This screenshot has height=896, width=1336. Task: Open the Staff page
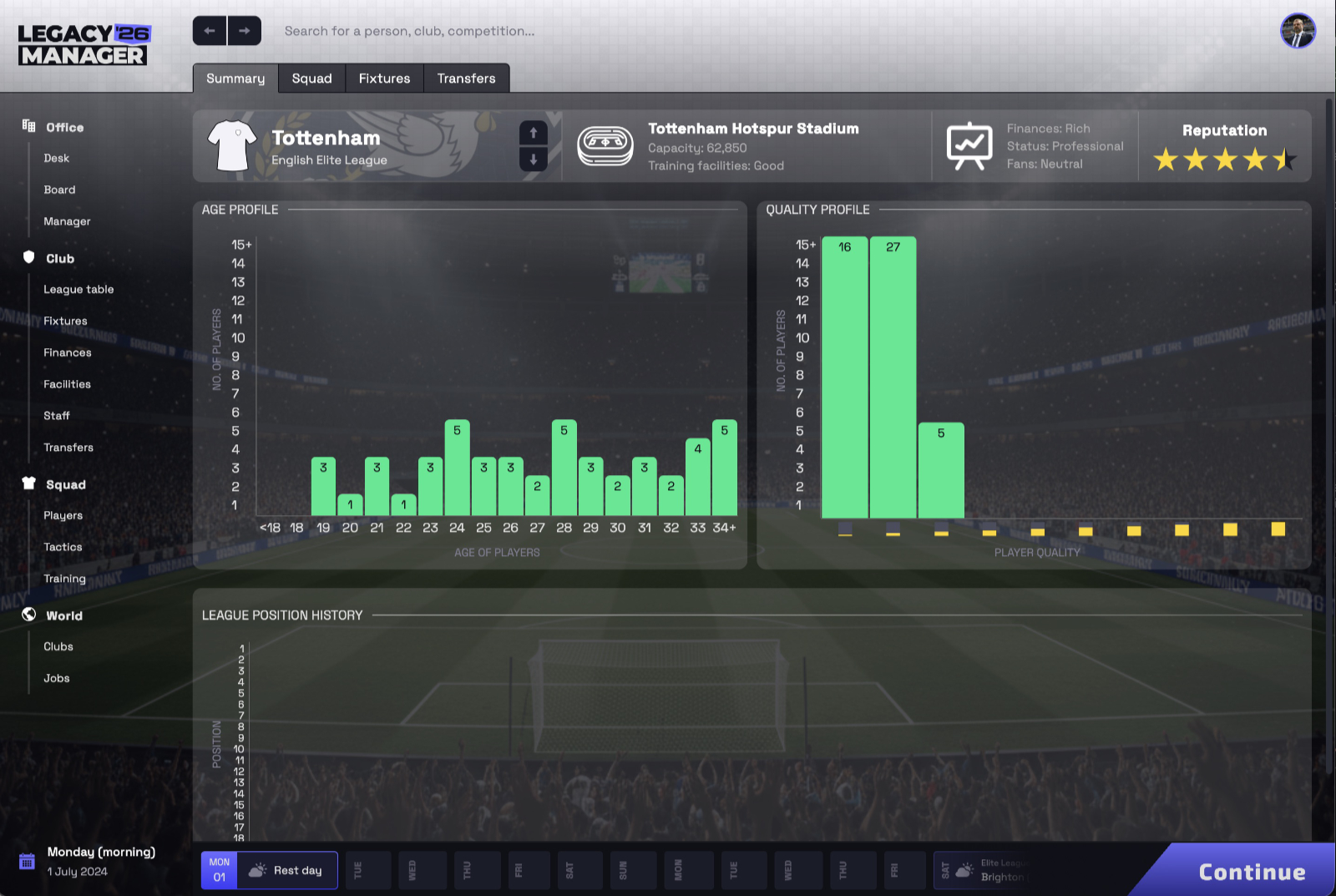(x=57, y=415)
